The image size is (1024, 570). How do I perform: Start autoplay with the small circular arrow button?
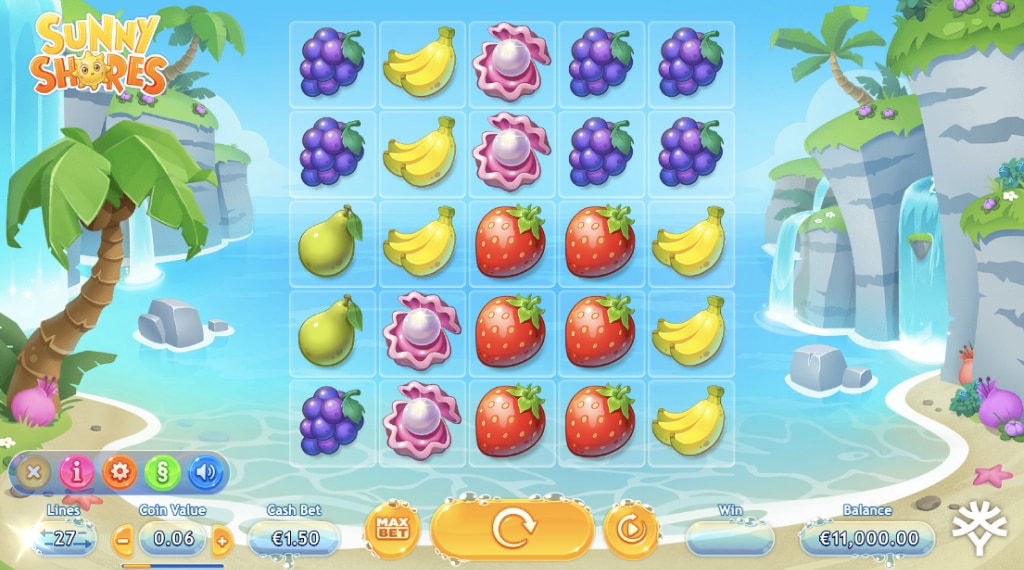631,529
